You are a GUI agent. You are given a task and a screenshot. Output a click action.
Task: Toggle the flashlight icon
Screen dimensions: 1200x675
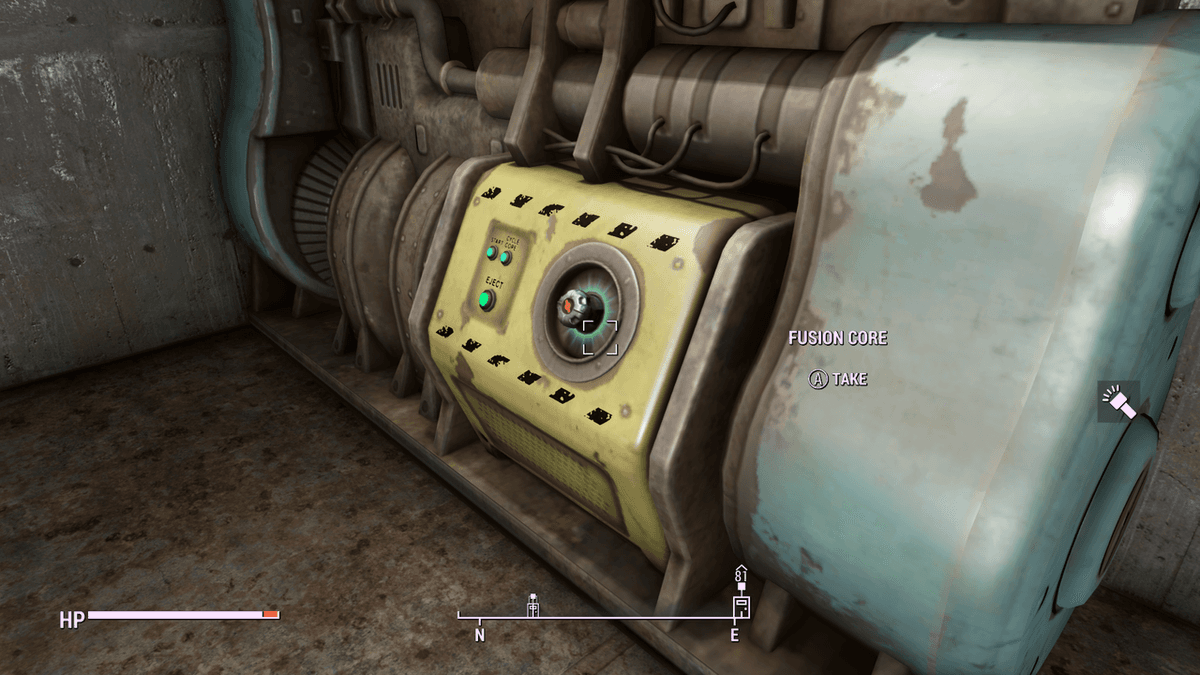pyautogui.click(x=1117, y=401)
